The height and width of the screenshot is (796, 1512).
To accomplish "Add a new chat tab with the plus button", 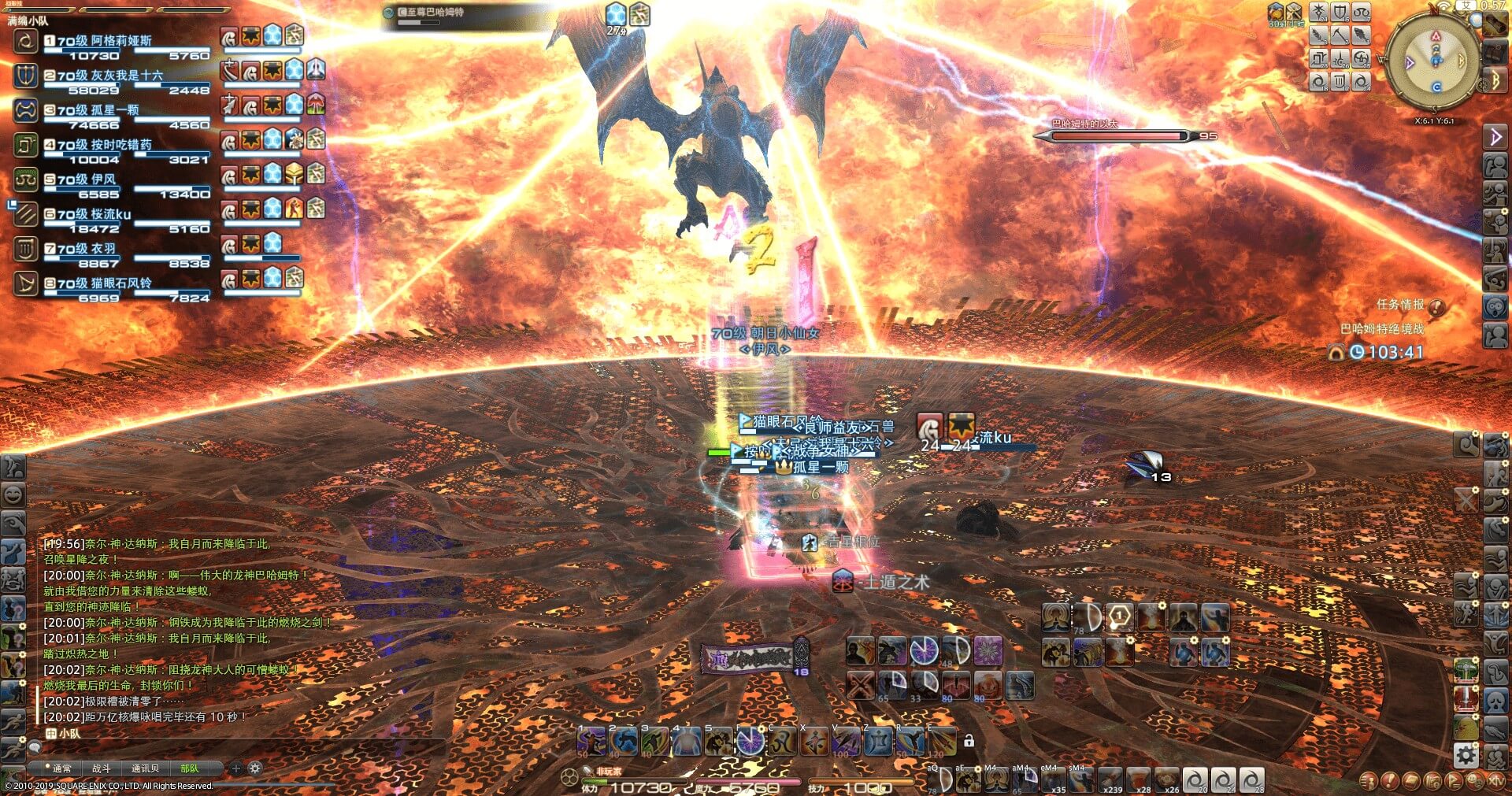I will pyautogui.click(x=236, y=768).
